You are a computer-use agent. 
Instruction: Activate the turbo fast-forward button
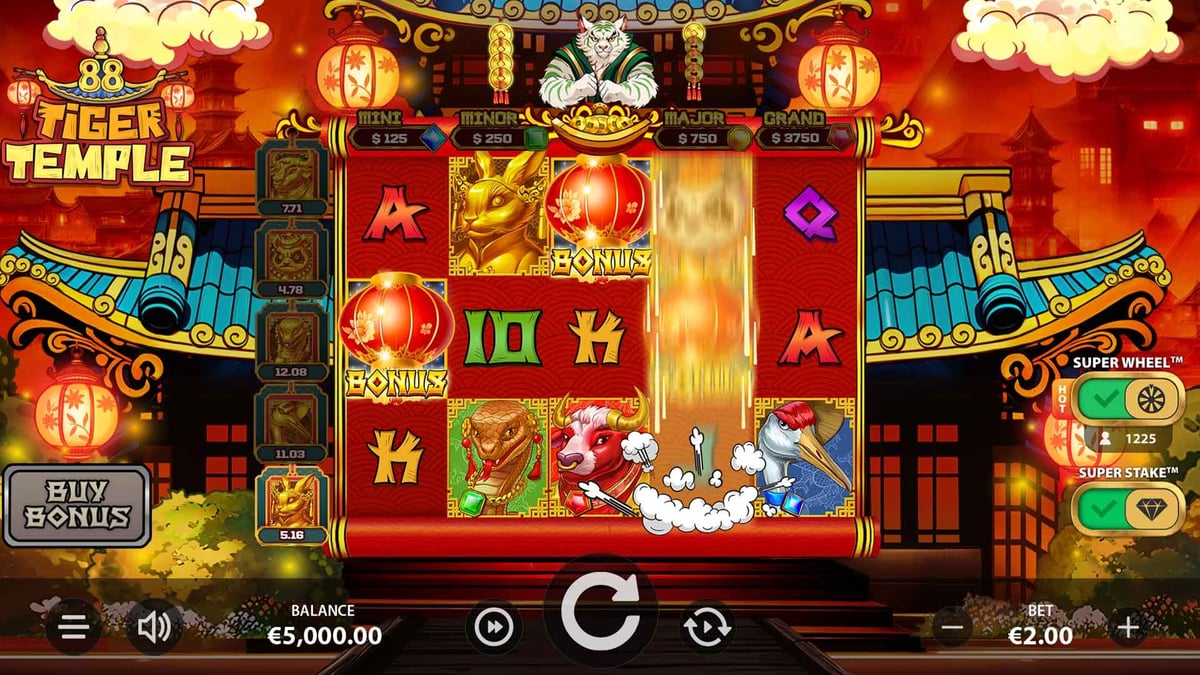pos(493,627)
